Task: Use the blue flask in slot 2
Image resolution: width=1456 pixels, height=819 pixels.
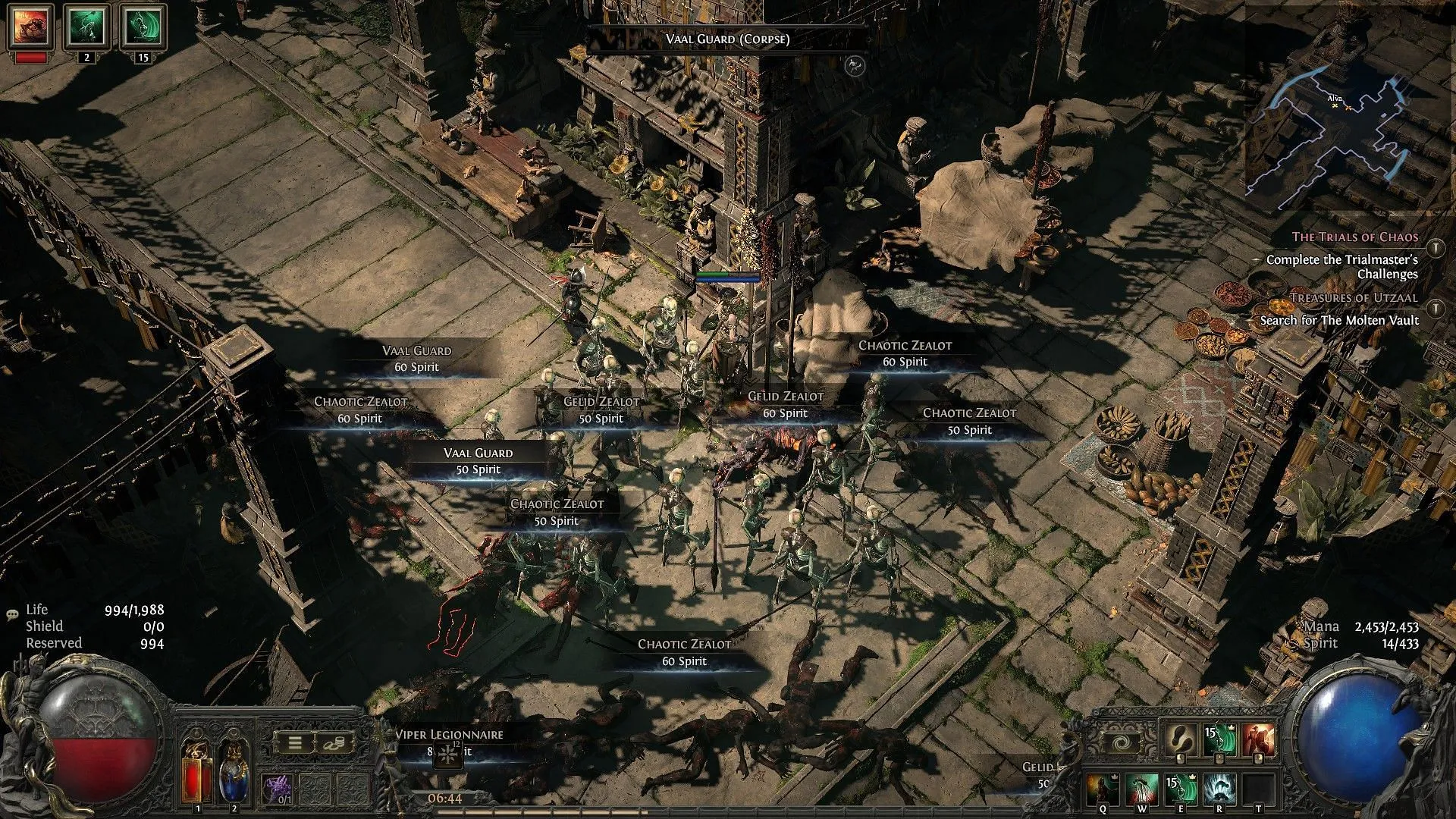Action: [x=233, y=772]
